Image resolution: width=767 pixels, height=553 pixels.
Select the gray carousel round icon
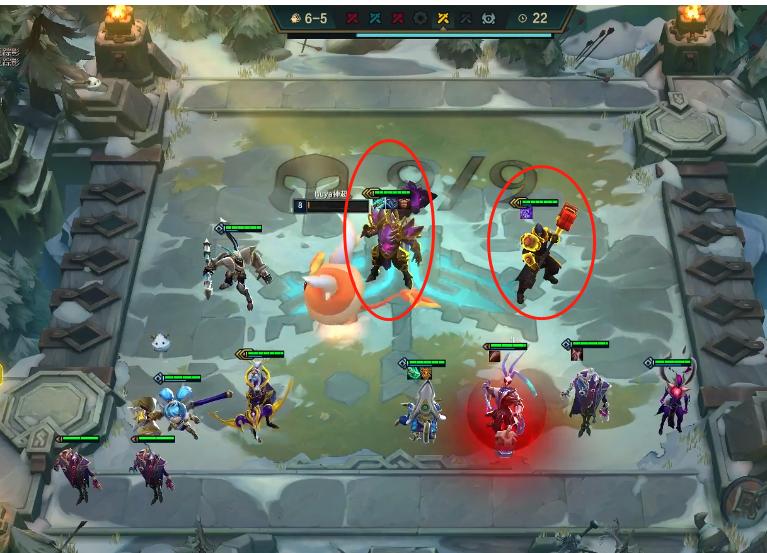420,19
